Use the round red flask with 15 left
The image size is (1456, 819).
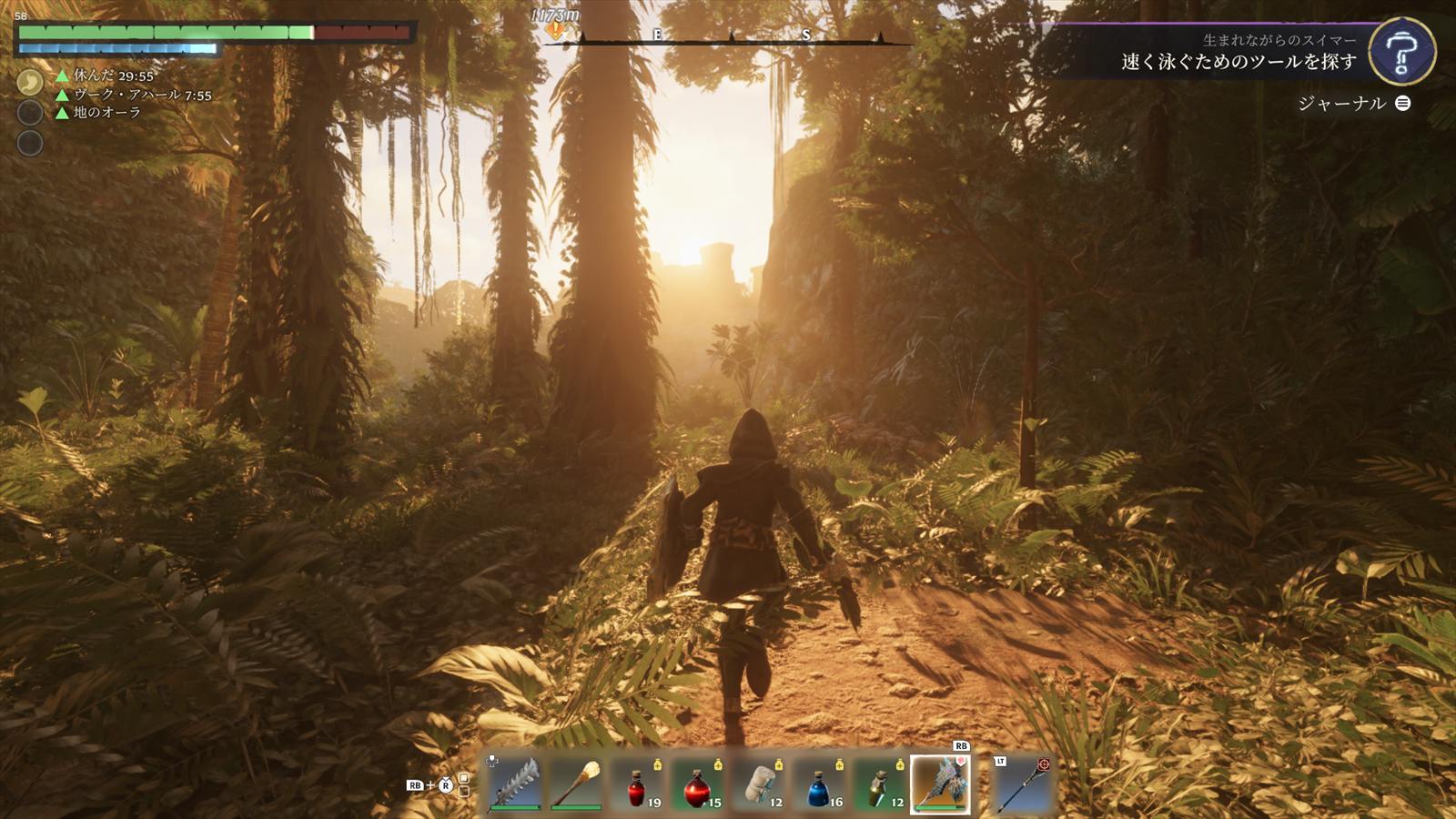pos(698,784)
